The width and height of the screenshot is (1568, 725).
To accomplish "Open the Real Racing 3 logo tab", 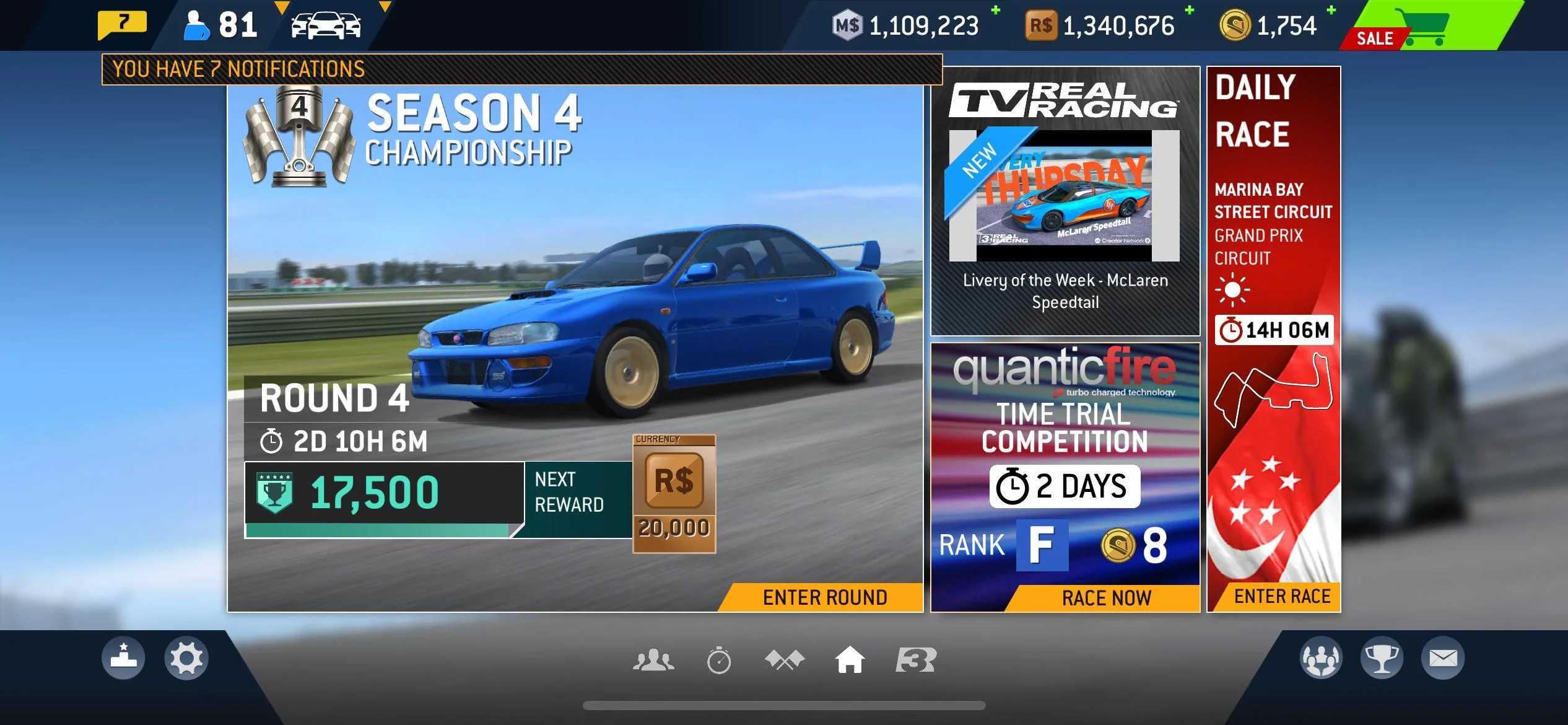I will click(x=916, y=660).
